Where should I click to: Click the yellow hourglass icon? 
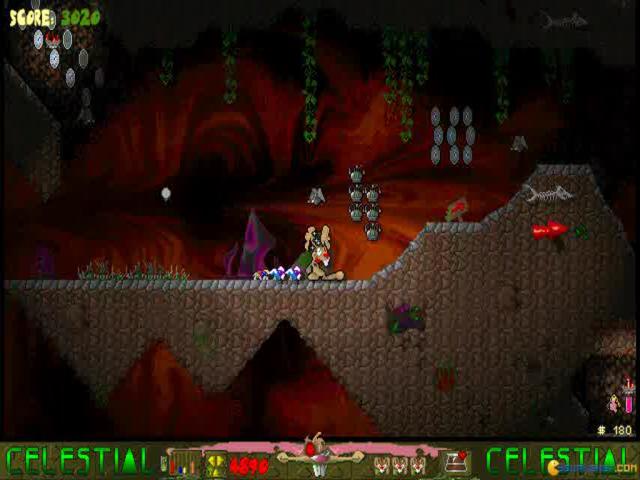point(216,463)
